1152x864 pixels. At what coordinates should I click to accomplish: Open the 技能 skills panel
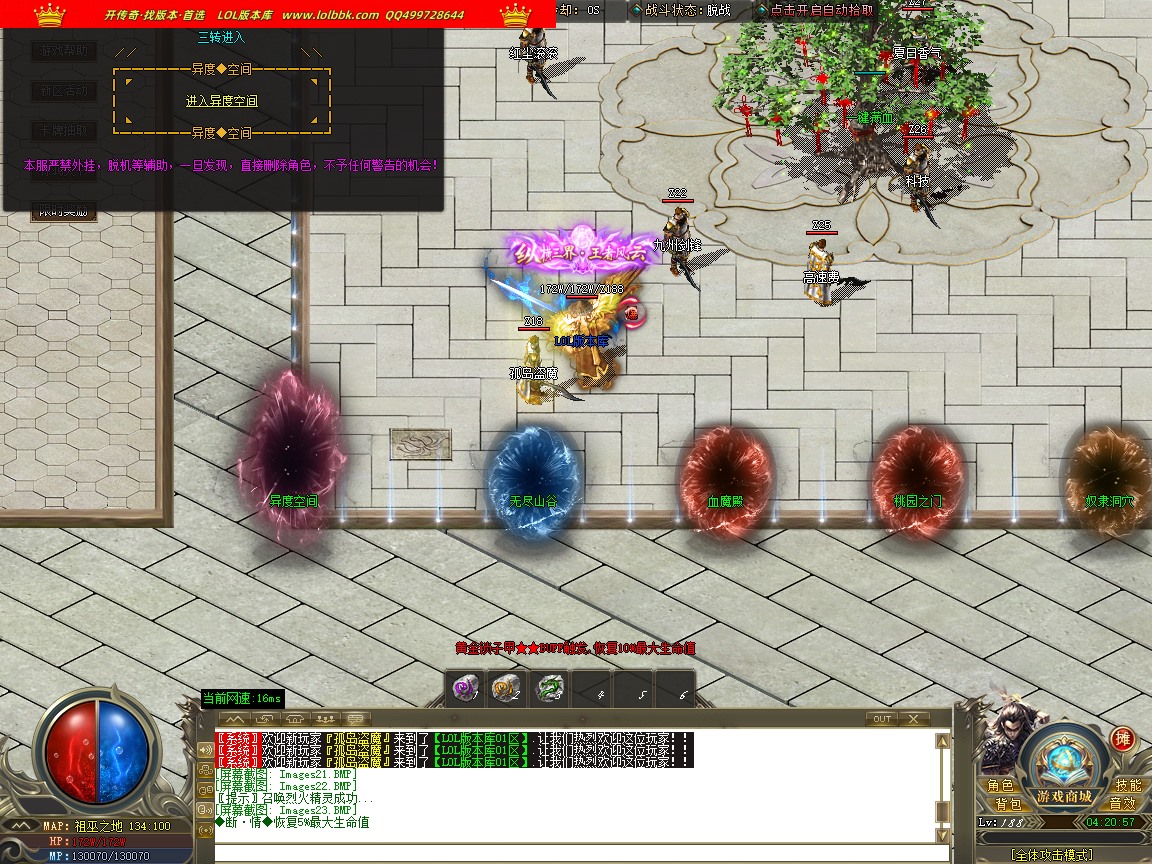click(x=1128, y=786)
